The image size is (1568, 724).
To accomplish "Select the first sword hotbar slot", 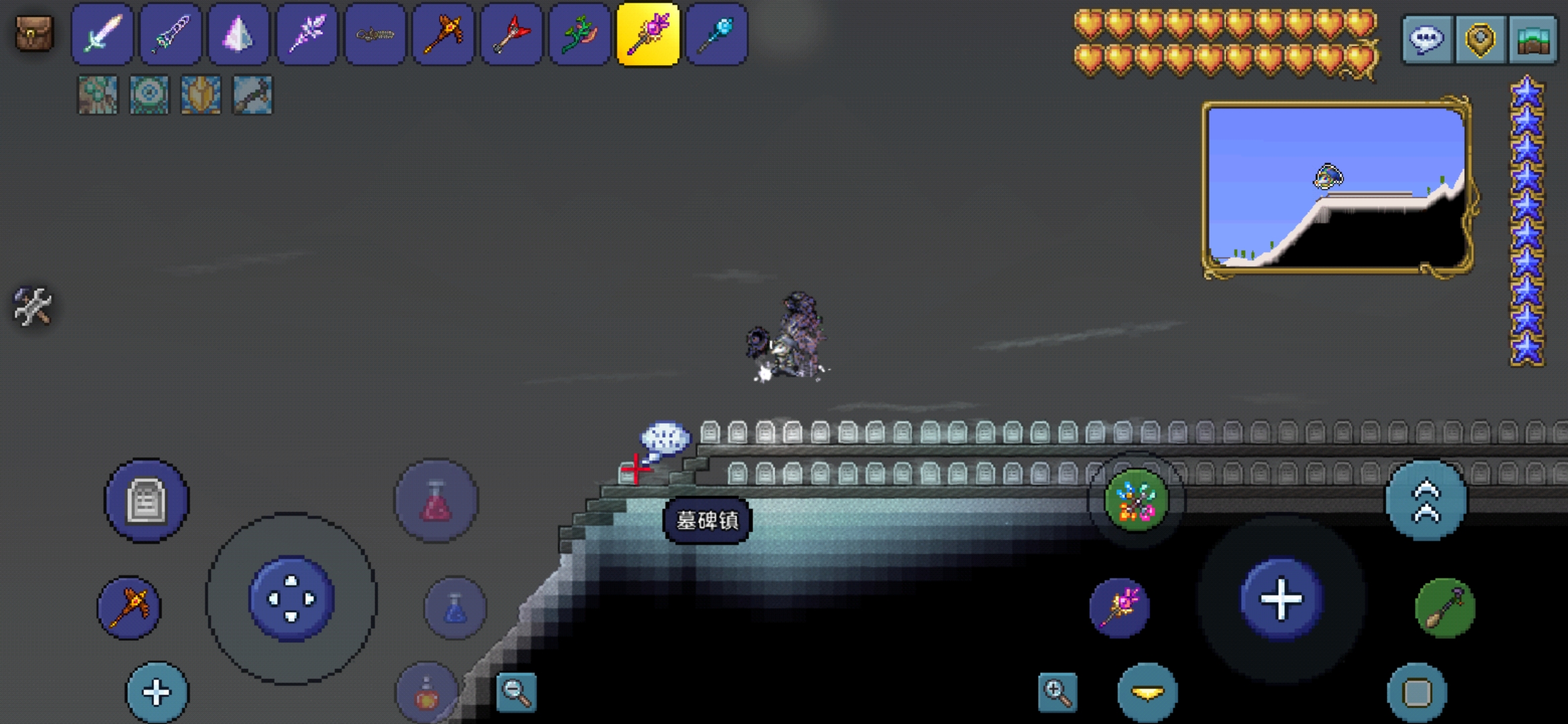I will [102, 34].
